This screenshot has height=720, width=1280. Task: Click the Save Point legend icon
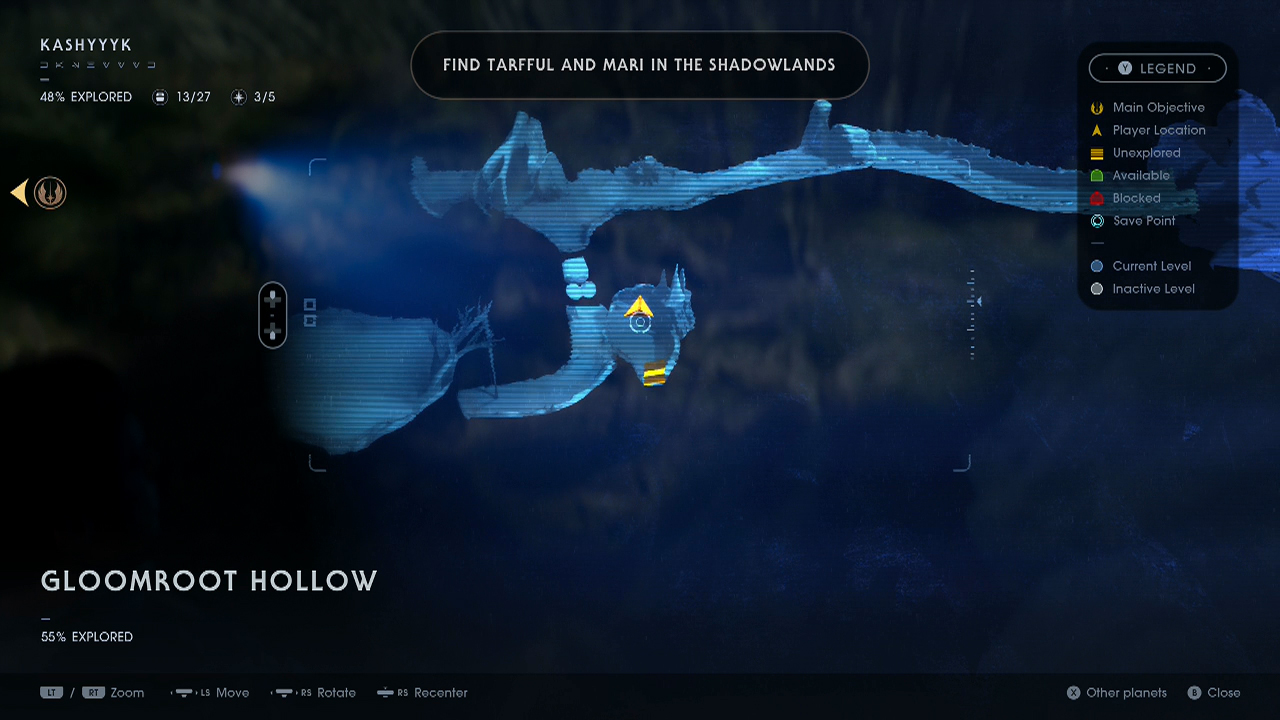point(1097,221)
